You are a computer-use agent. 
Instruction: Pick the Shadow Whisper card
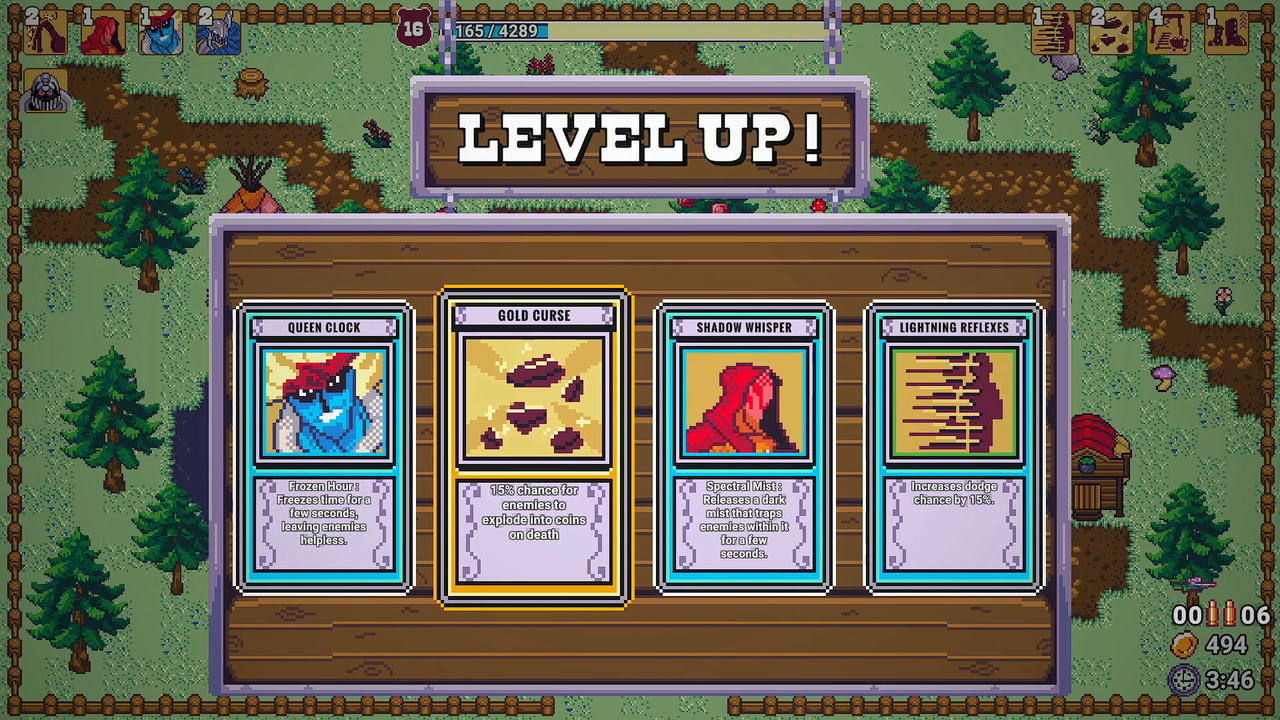(744, 447)
